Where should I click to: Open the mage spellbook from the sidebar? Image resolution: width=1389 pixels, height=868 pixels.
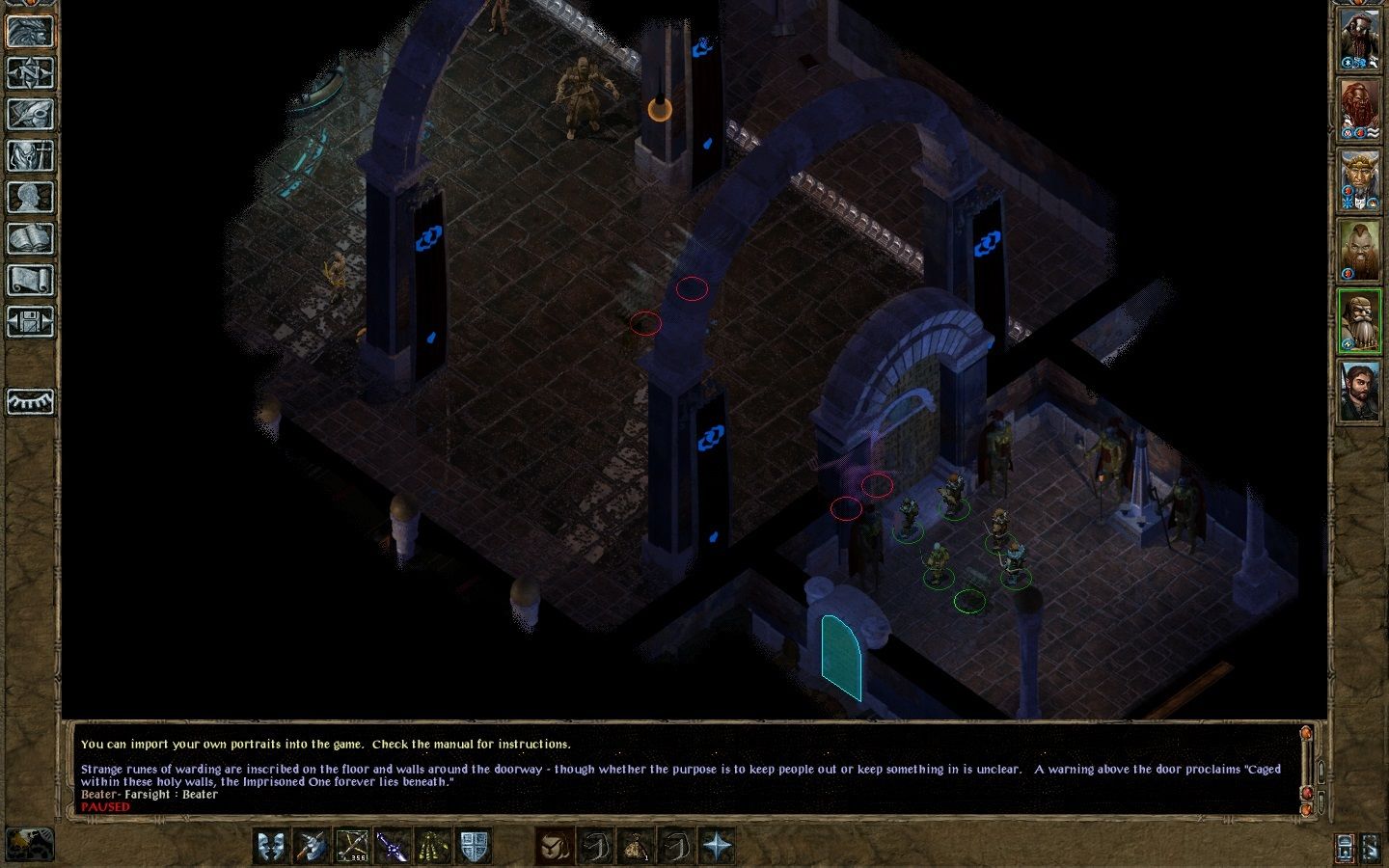[30, 239]
